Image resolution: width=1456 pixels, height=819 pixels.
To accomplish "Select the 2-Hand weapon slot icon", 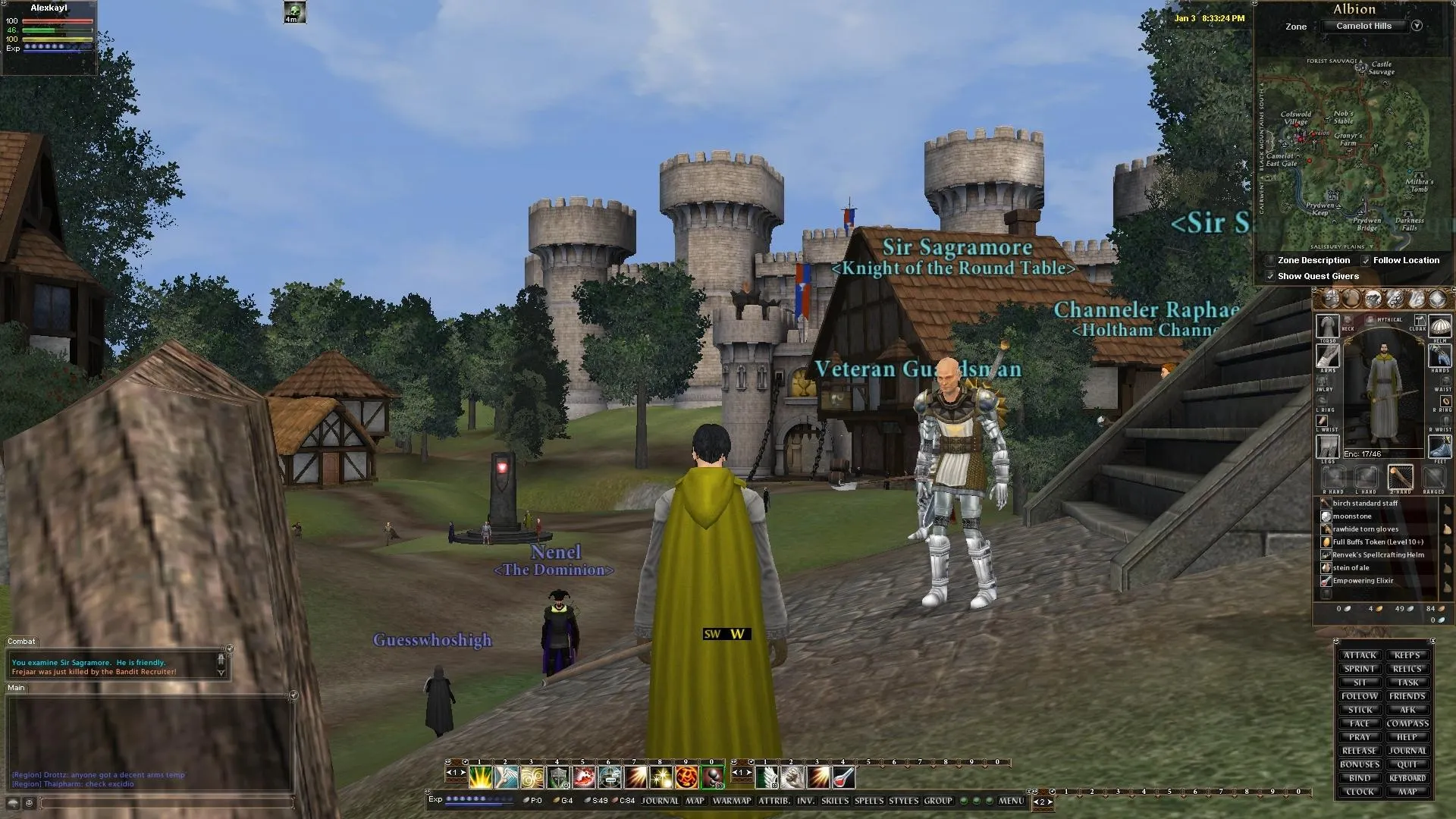I will [x=1400, y=478].
